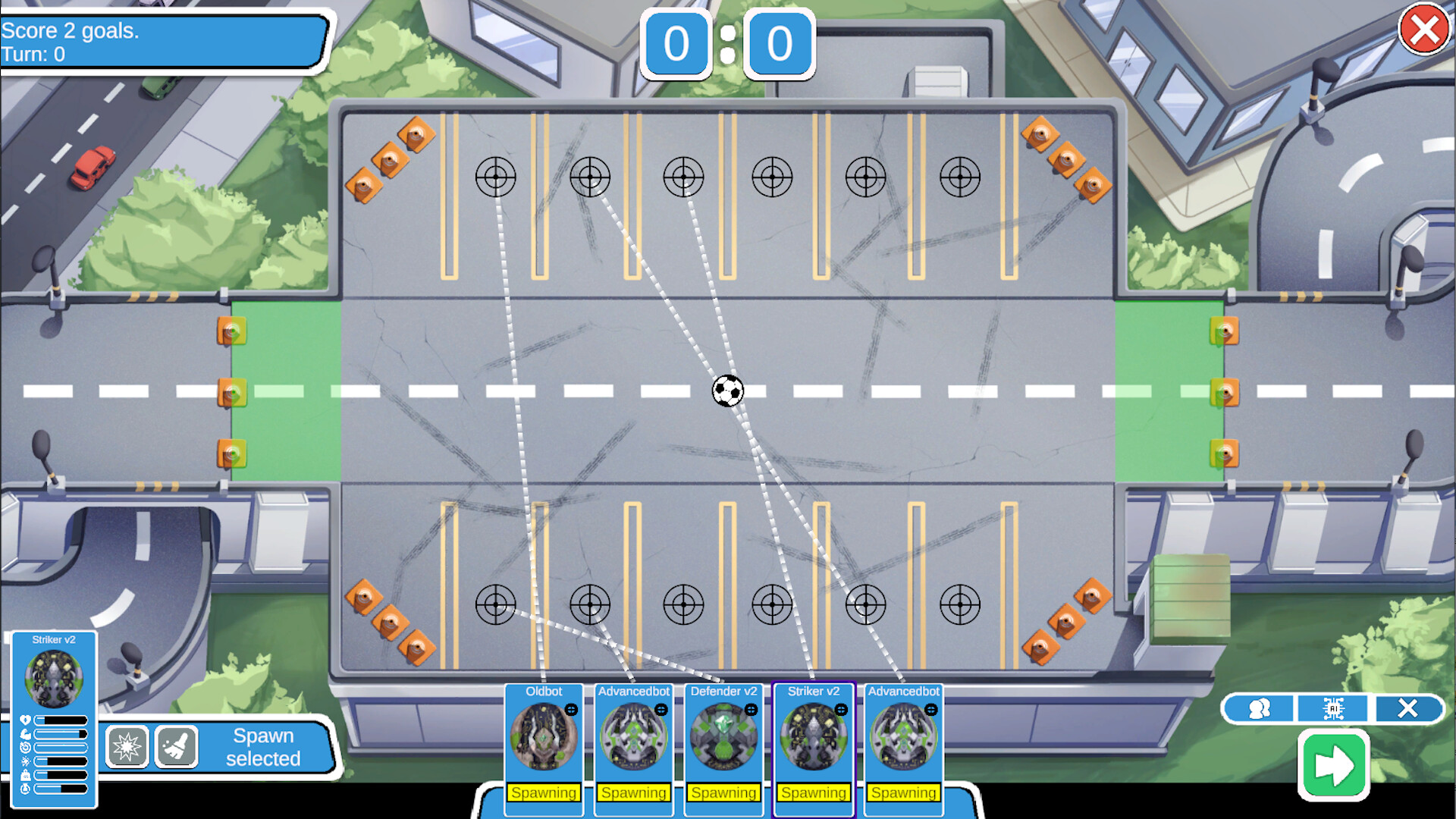Click the Spawning label under Defender v2
Image resolution: width=1456 pixels, height=819 pixels.
724,792
